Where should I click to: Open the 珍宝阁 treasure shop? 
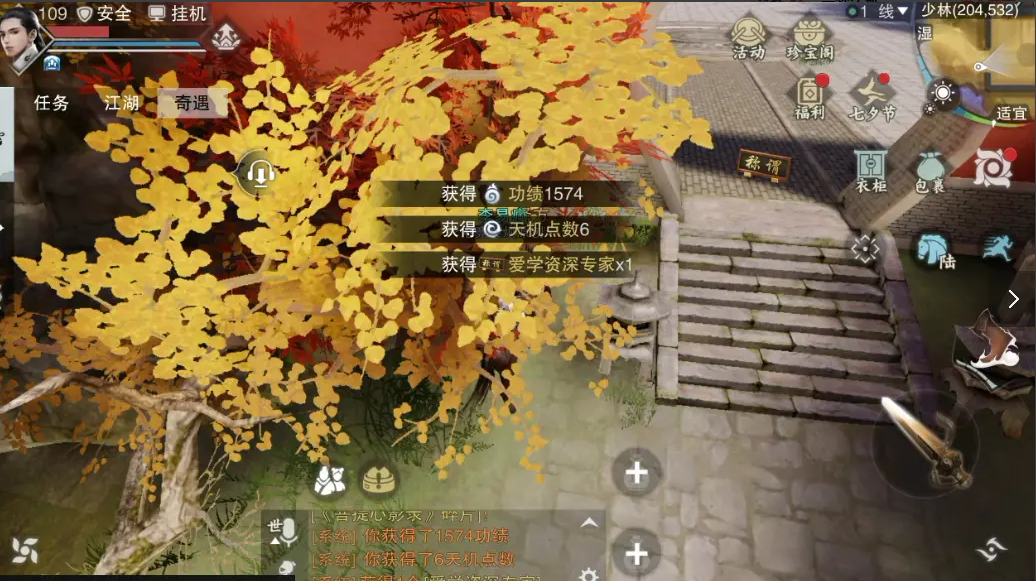[x=811, y=38]
